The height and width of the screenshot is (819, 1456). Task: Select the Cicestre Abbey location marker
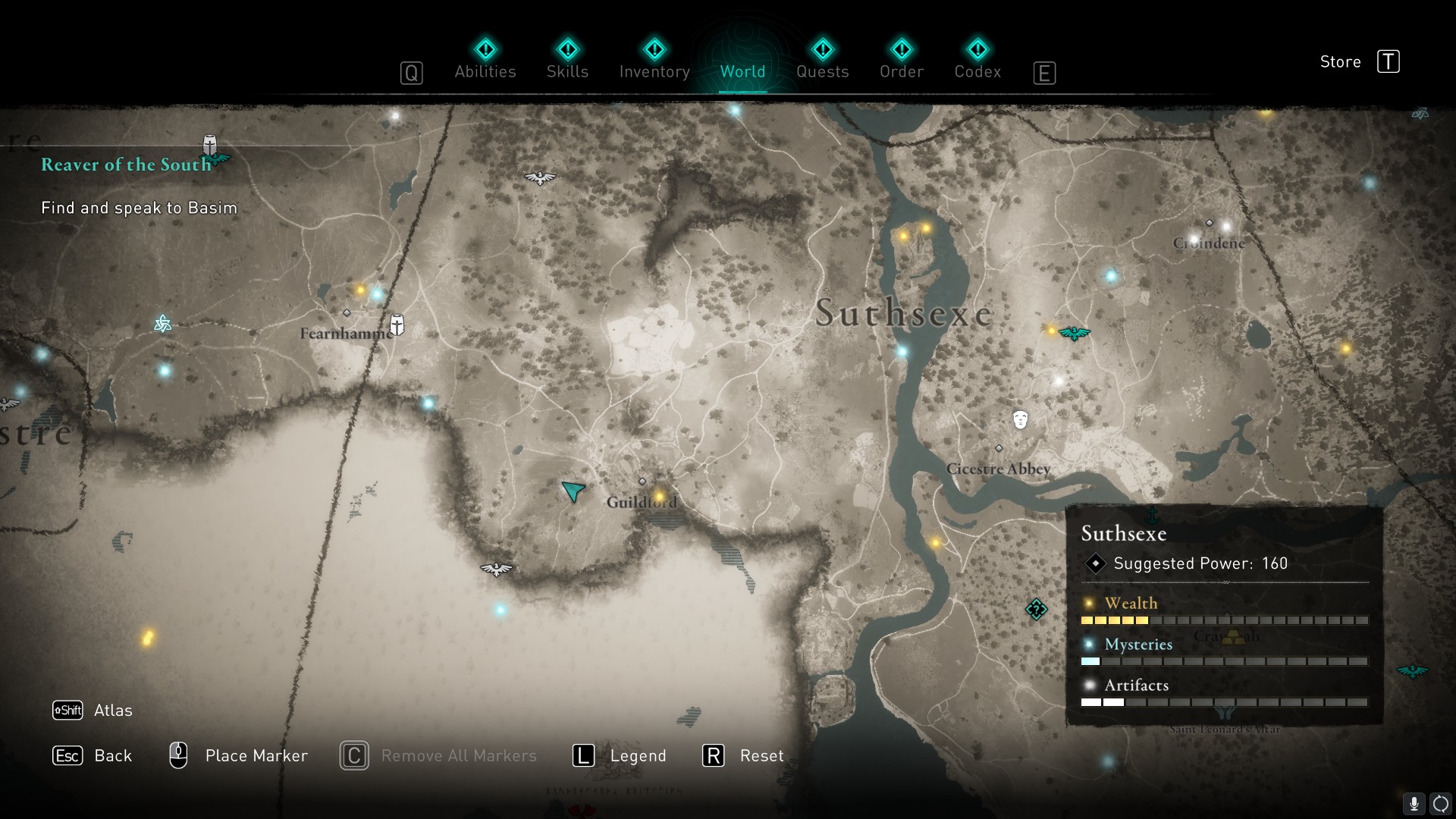point(999,449)
